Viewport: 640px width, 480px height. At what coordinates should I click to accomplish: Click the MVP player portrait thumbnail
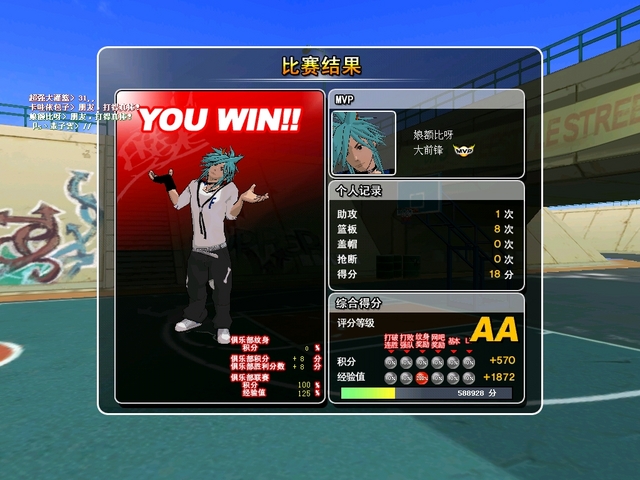coord(364,144)
